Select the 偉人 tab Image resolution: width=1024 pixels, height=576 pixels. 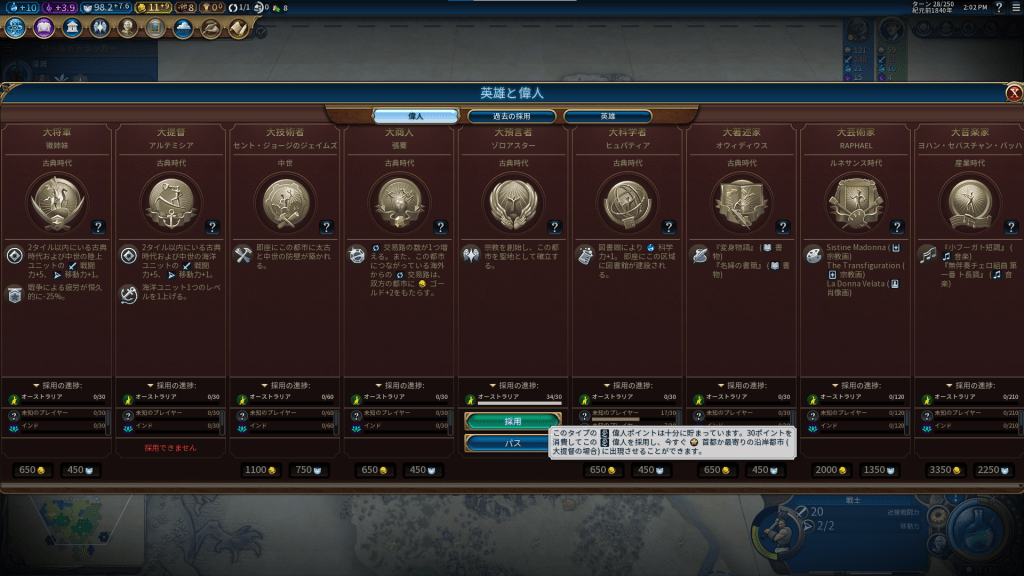(416, 116)
